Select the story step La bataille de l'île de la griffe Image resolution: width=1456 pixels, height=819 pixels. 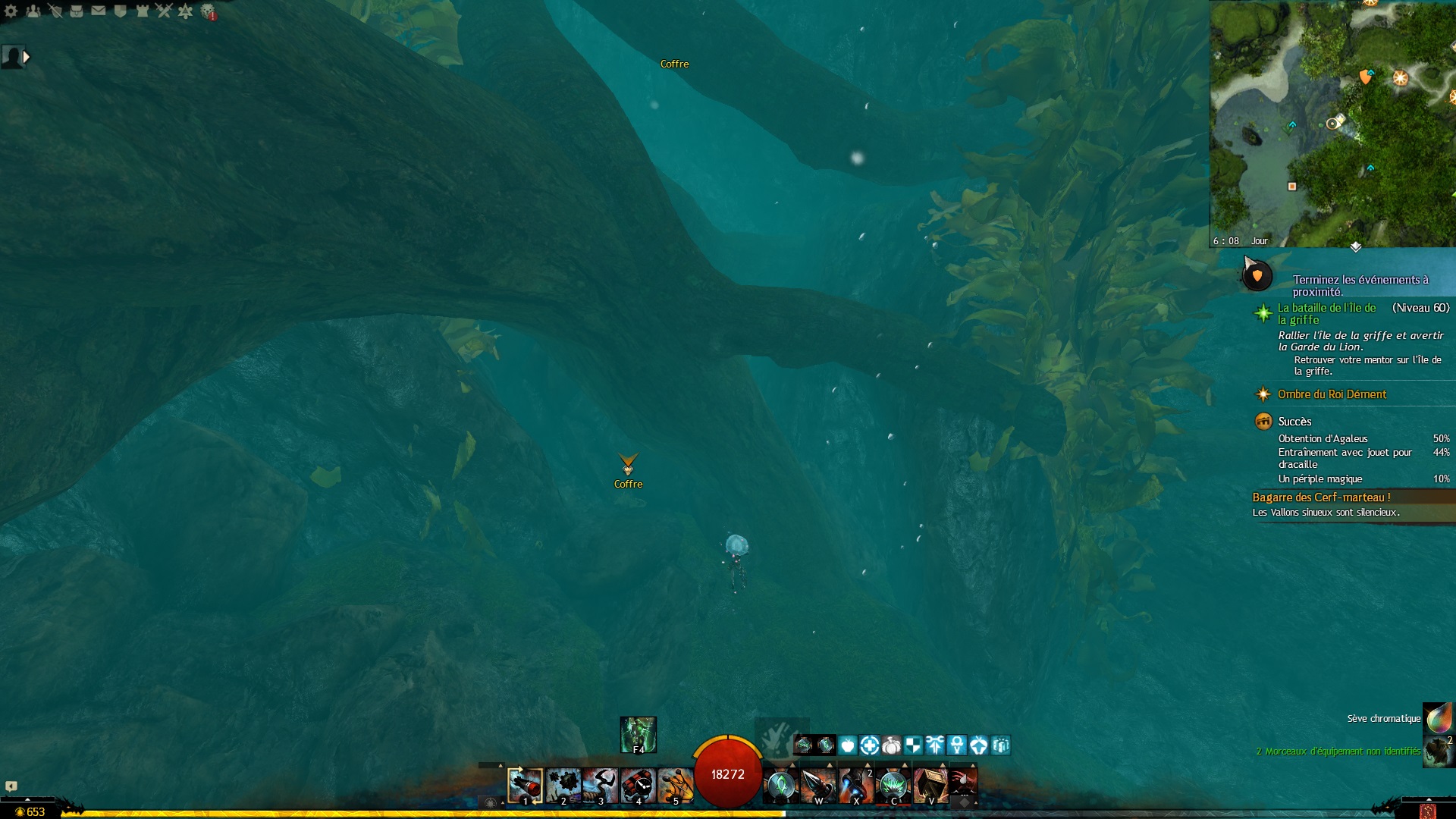tap(1326, 313)
